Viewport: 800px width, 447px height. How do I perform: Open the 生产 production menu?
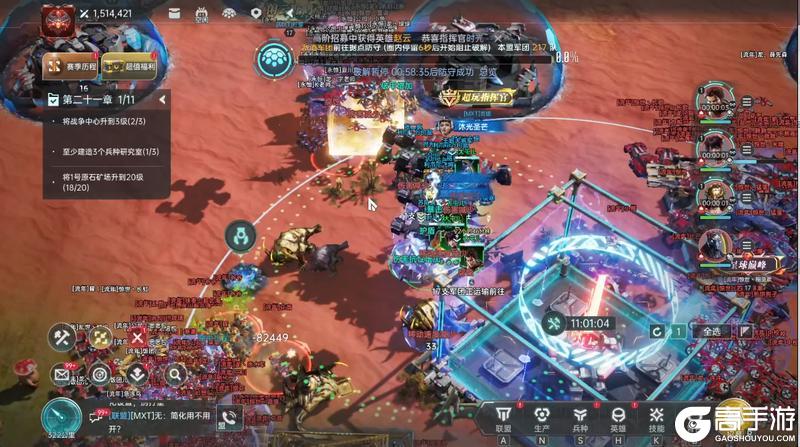(541, 419)
